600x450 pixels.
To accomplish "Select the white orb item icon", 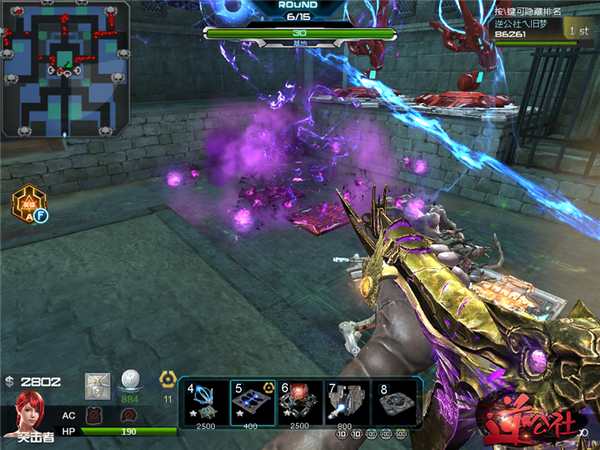I will (x=129, y=381).
